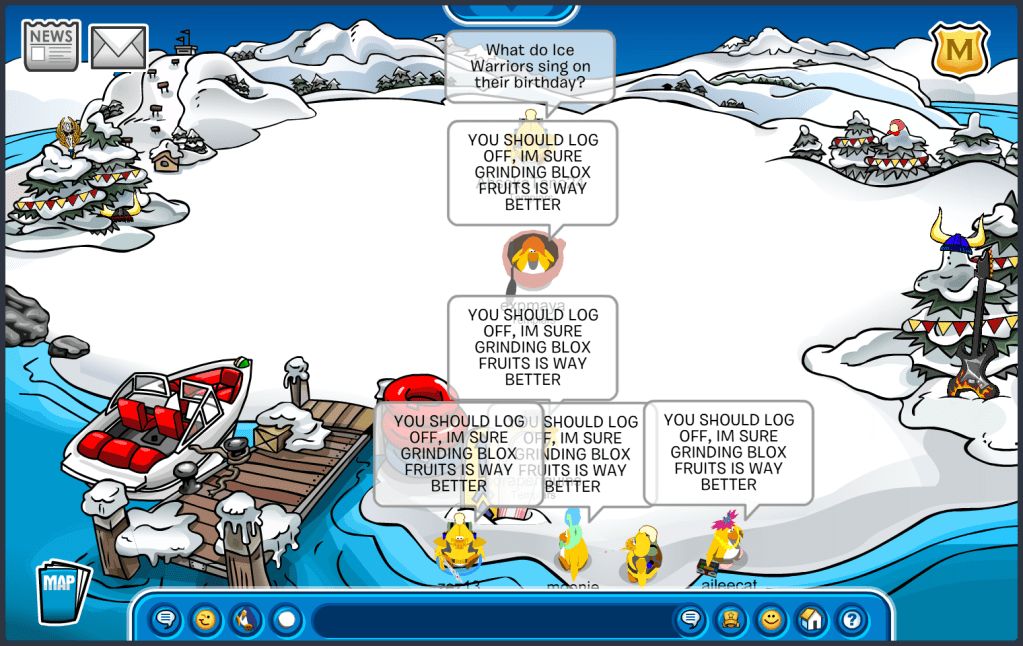
Task: Select the snowball throw button
Action: click(287, 620)
